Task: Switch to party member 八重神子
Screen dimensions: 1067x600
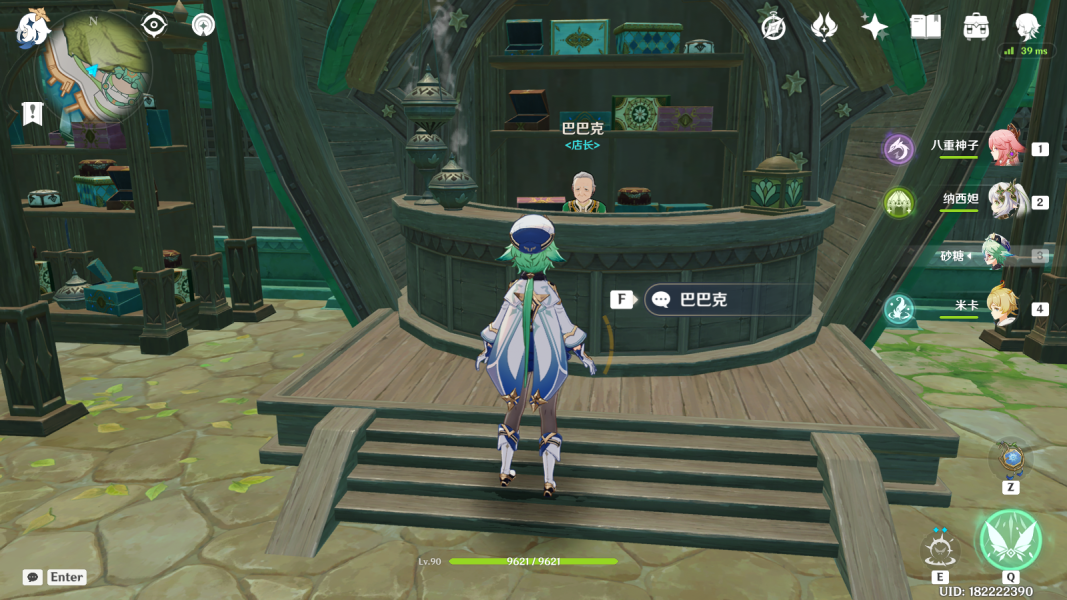Action: (x=1004, y=148)
